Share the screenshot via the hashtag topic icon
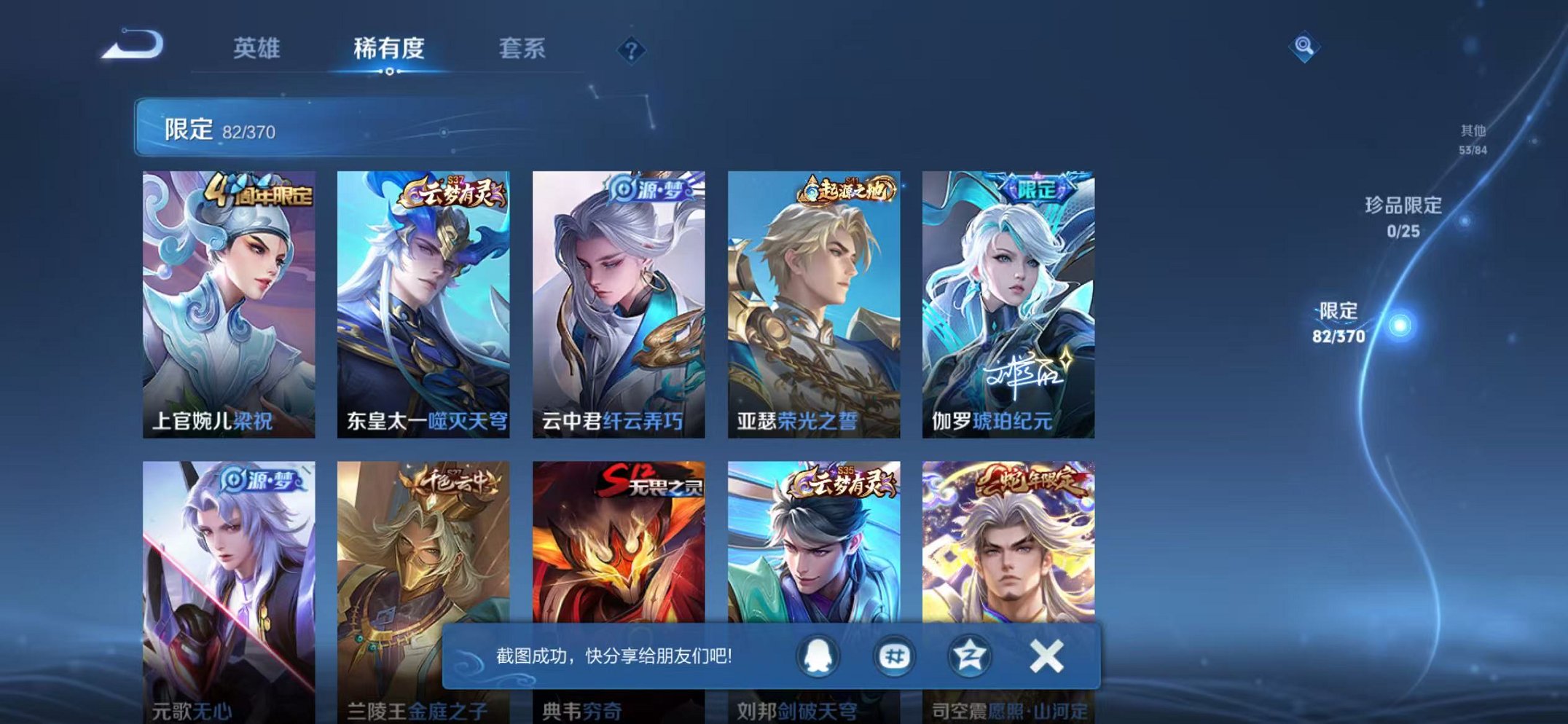The height and width of the screenshot is (724, 1568). [x=894, y=658]
